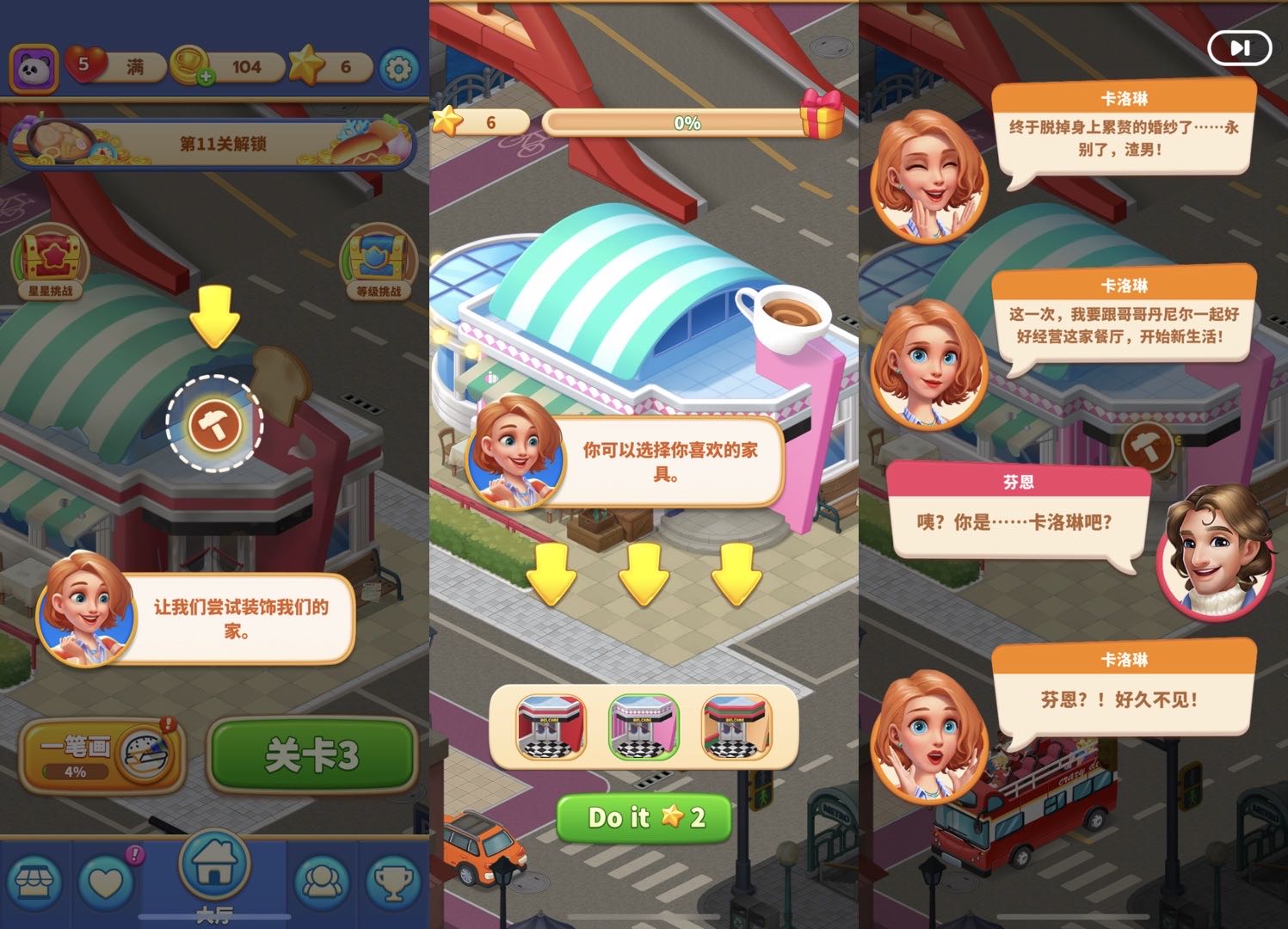Select the 大厅 home tab
This screenshot has width=1288, height=929.
point(213,869)
